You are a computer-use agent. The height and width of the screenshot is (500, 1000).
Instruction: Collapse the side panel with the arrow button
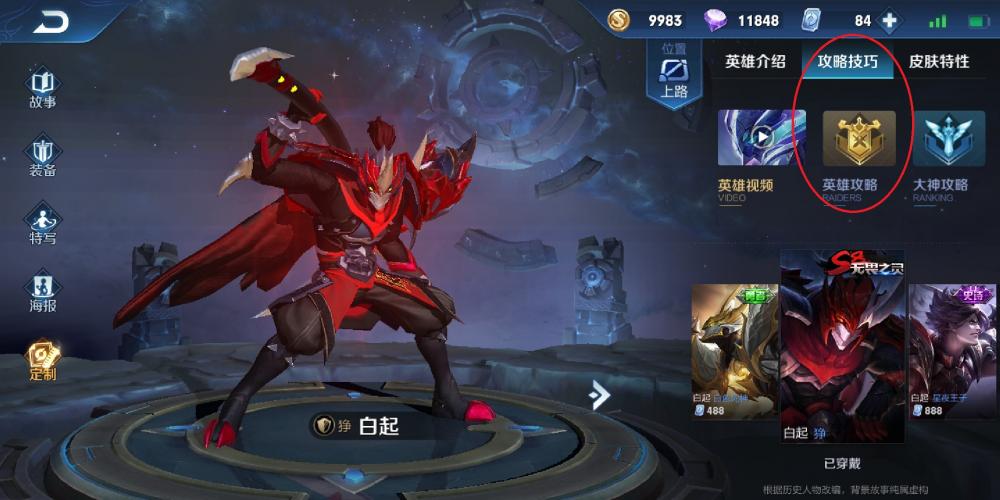[599, 395]
